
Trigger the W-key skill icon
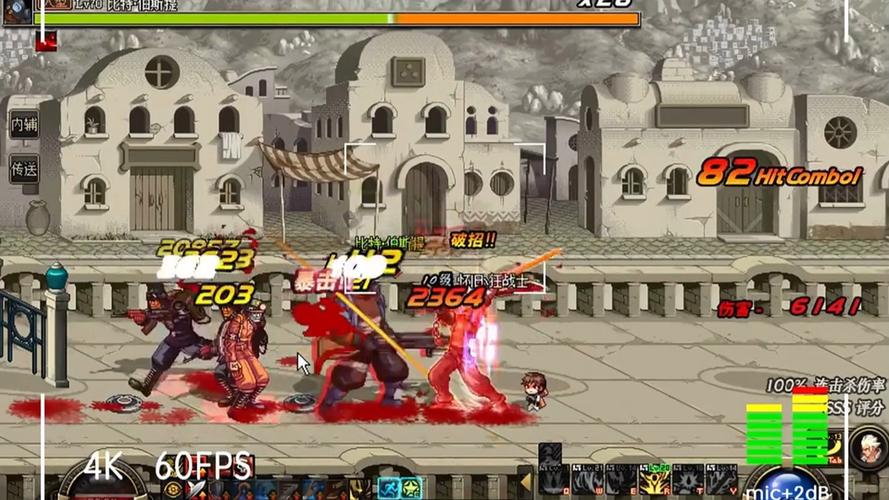tap(587, 481)
